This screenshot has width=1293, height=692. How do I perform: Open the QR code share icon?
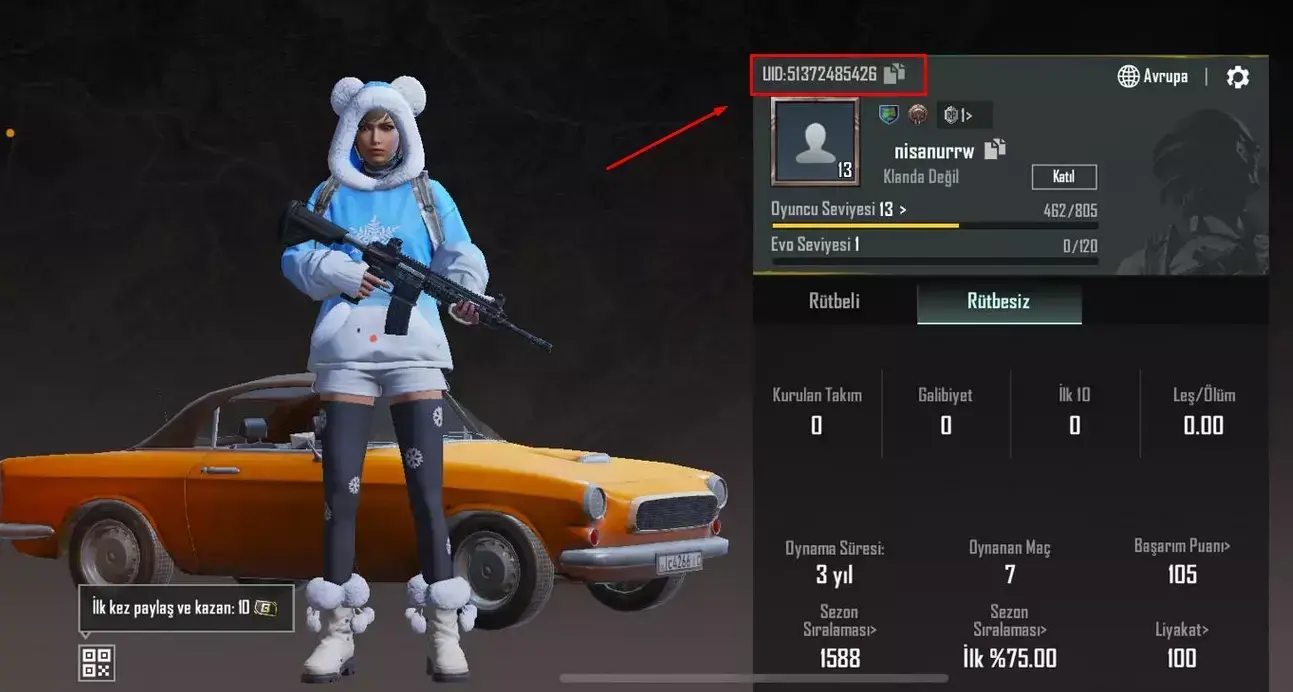[97, 662]
